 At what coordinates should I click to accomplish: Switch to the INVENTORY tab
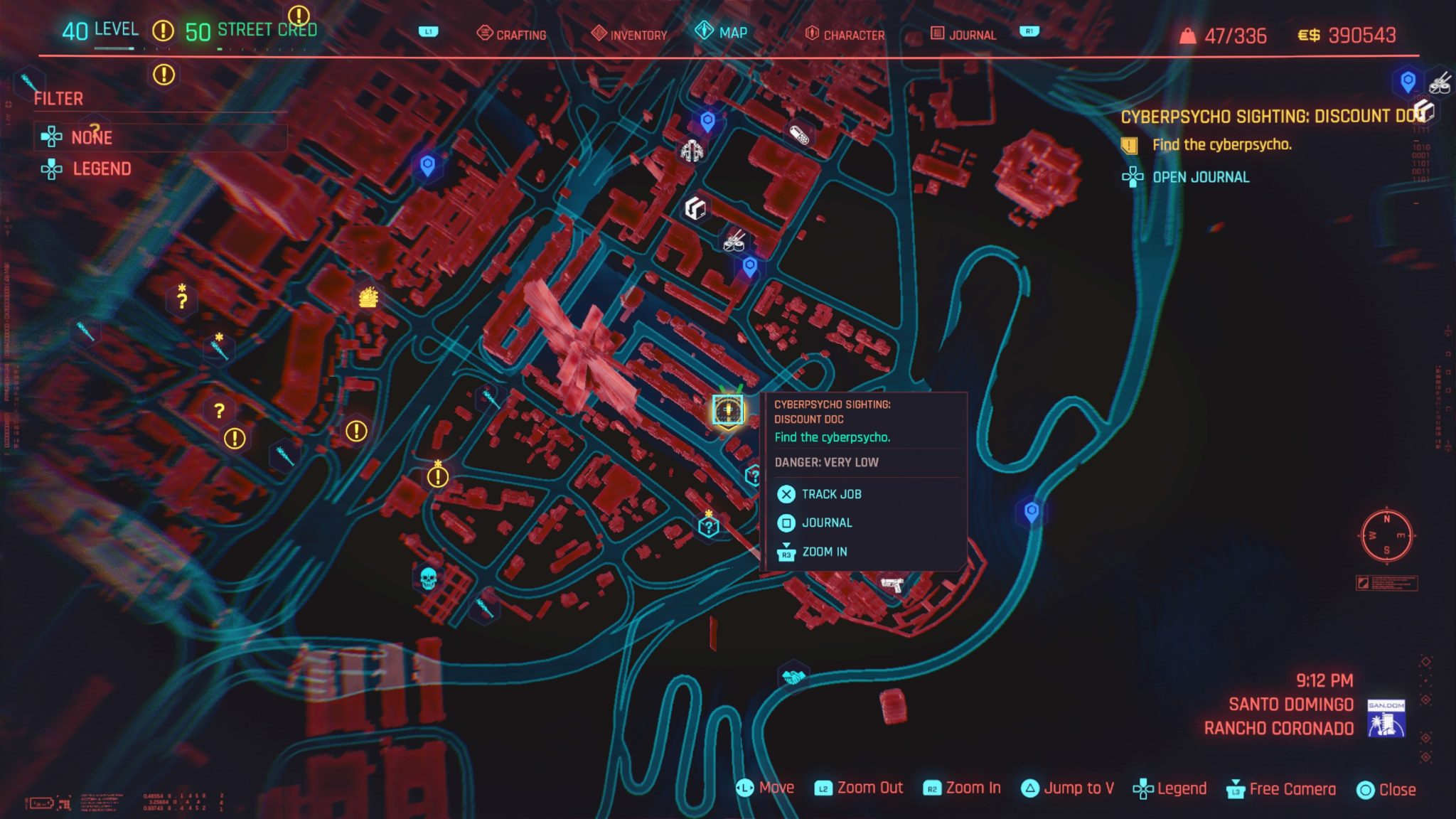pyautogui.click(x=632, y=33)
